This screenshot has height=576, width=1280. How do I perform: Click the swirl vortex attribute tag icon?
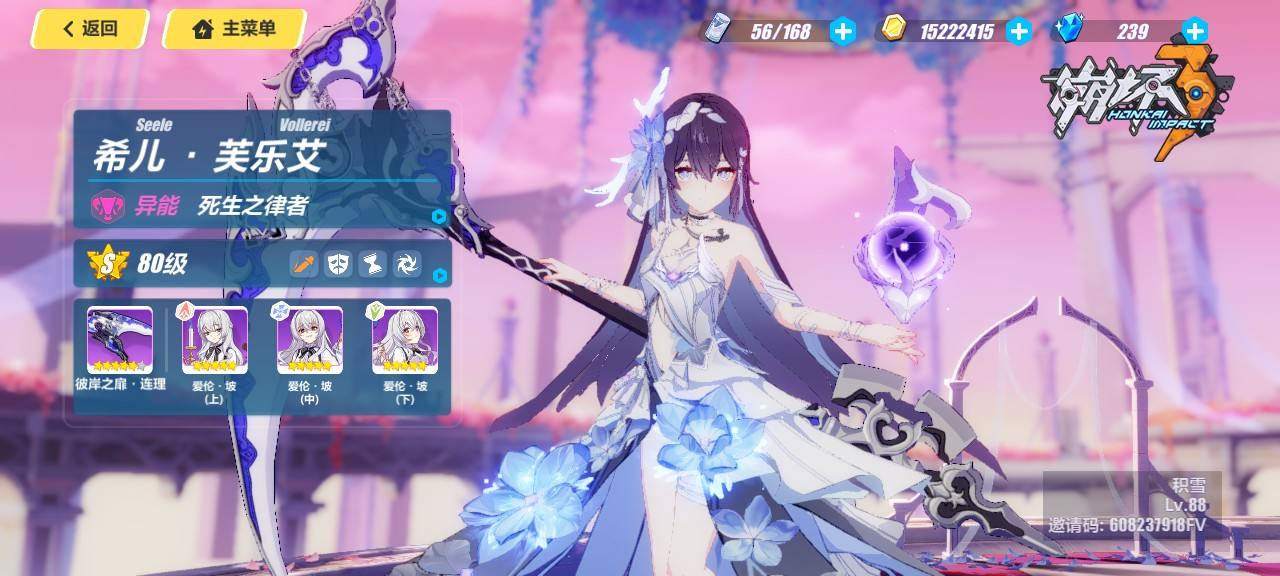point(407,264)
